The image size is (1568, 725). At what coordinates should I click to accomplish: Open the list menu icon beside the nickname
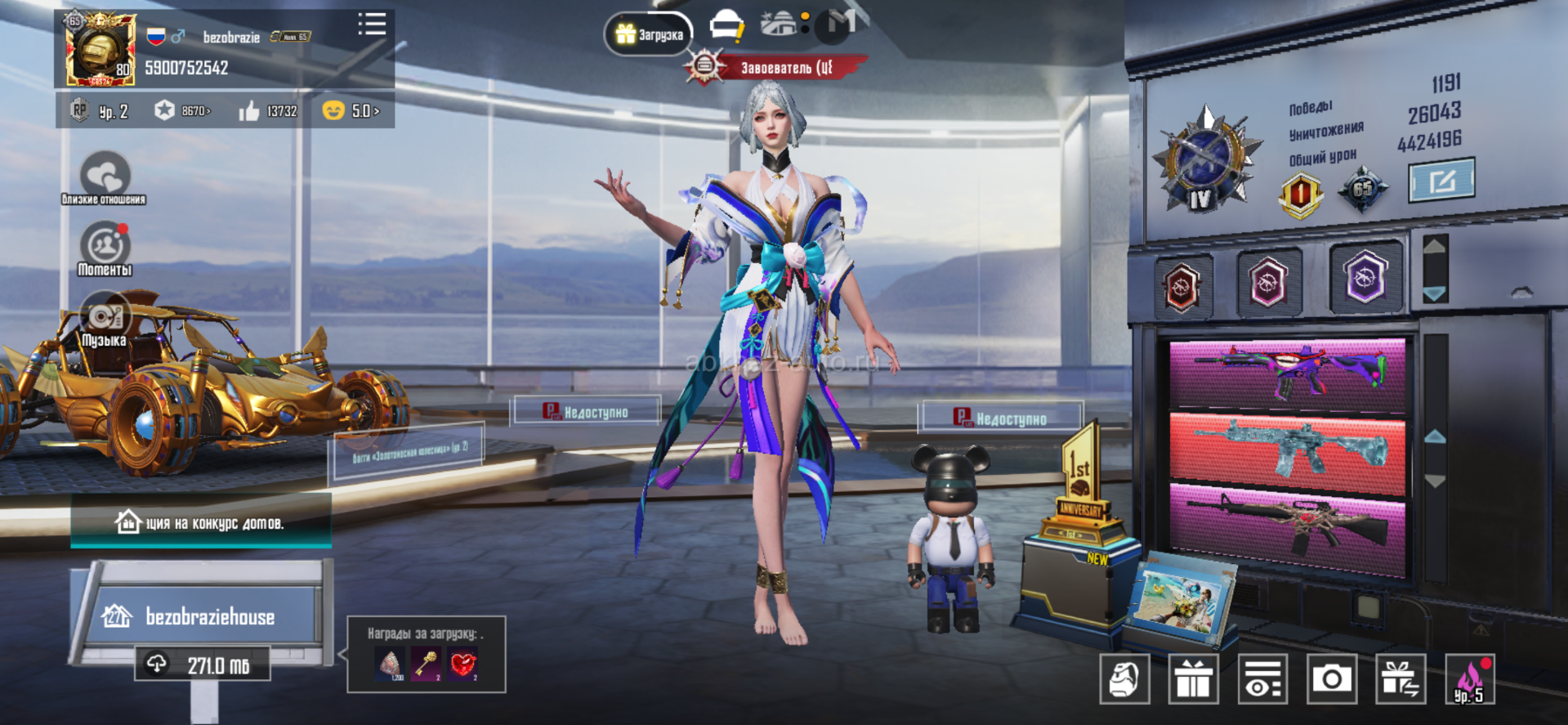[x=372, y=25]
